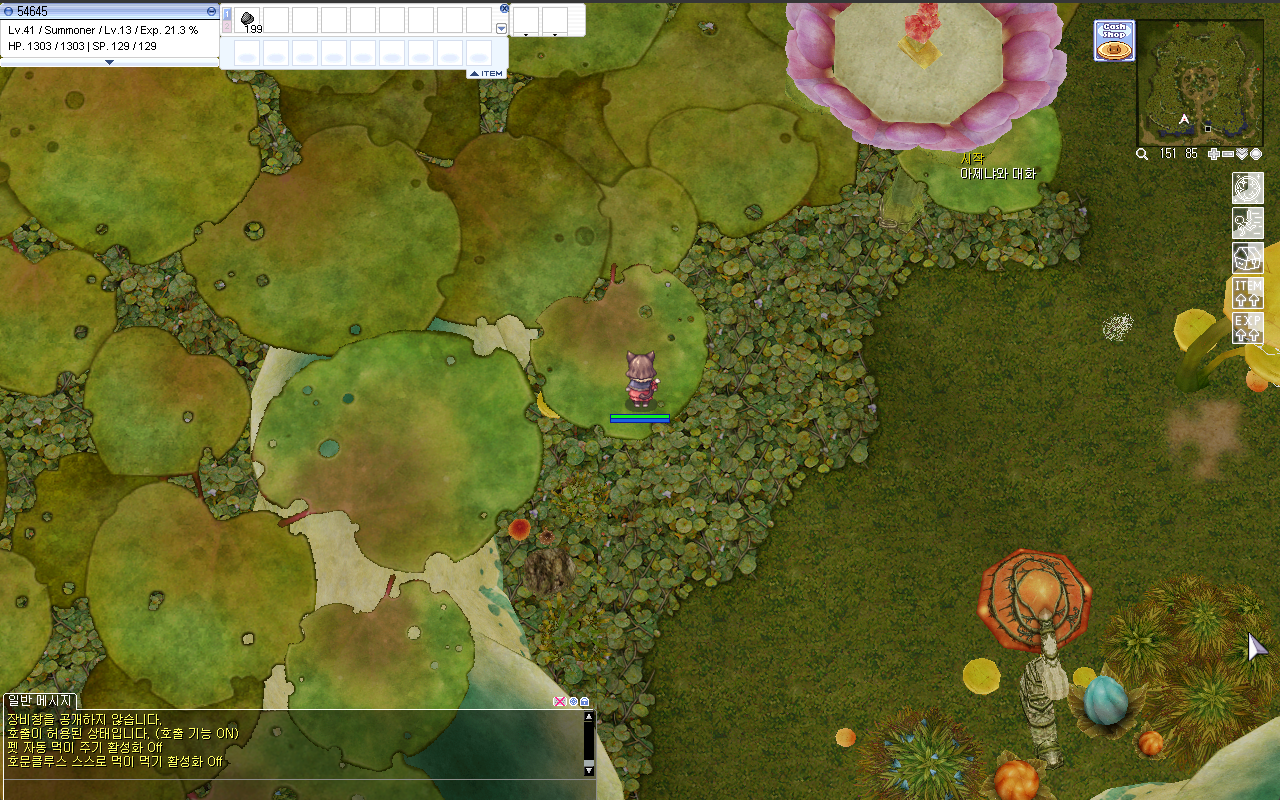Minimize the character info window
1280x800 pixels.
click(211, 11)
